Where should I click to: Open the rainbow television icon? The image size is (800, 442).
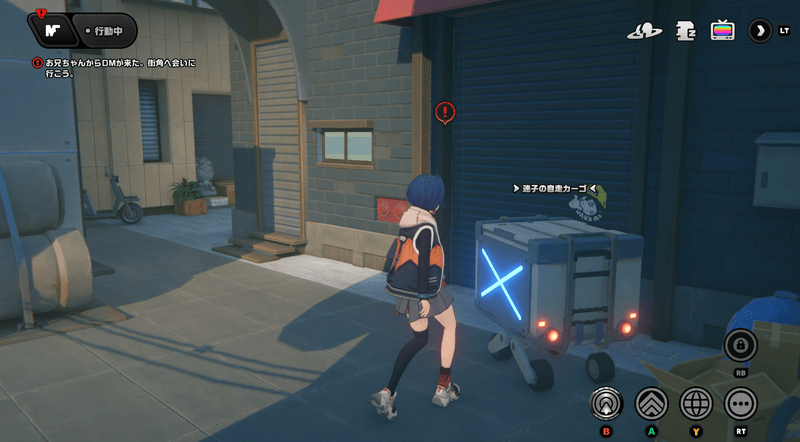click(722, 30)
